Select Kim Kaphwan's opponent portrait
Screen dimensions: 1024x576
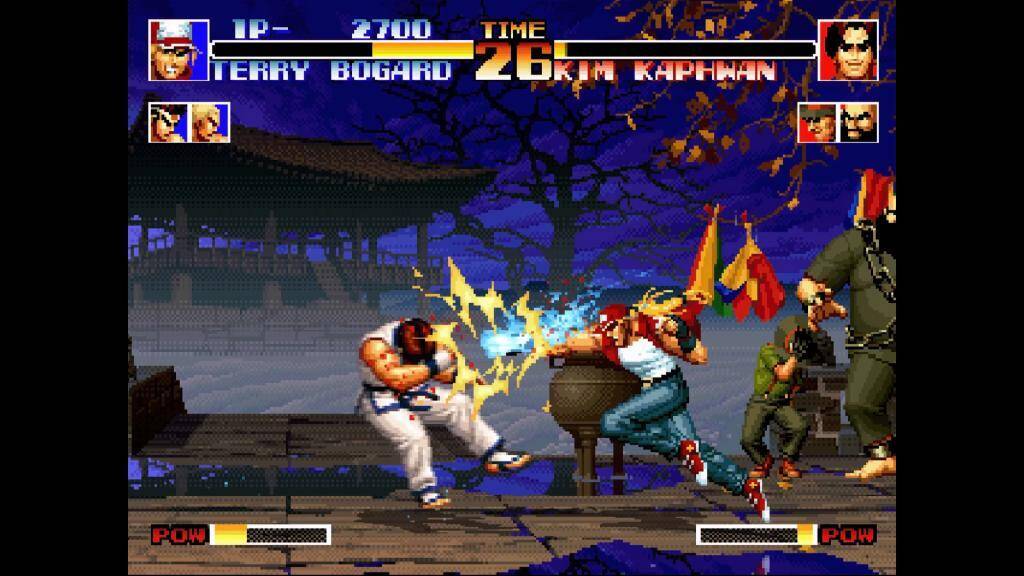tap(848, 50)
